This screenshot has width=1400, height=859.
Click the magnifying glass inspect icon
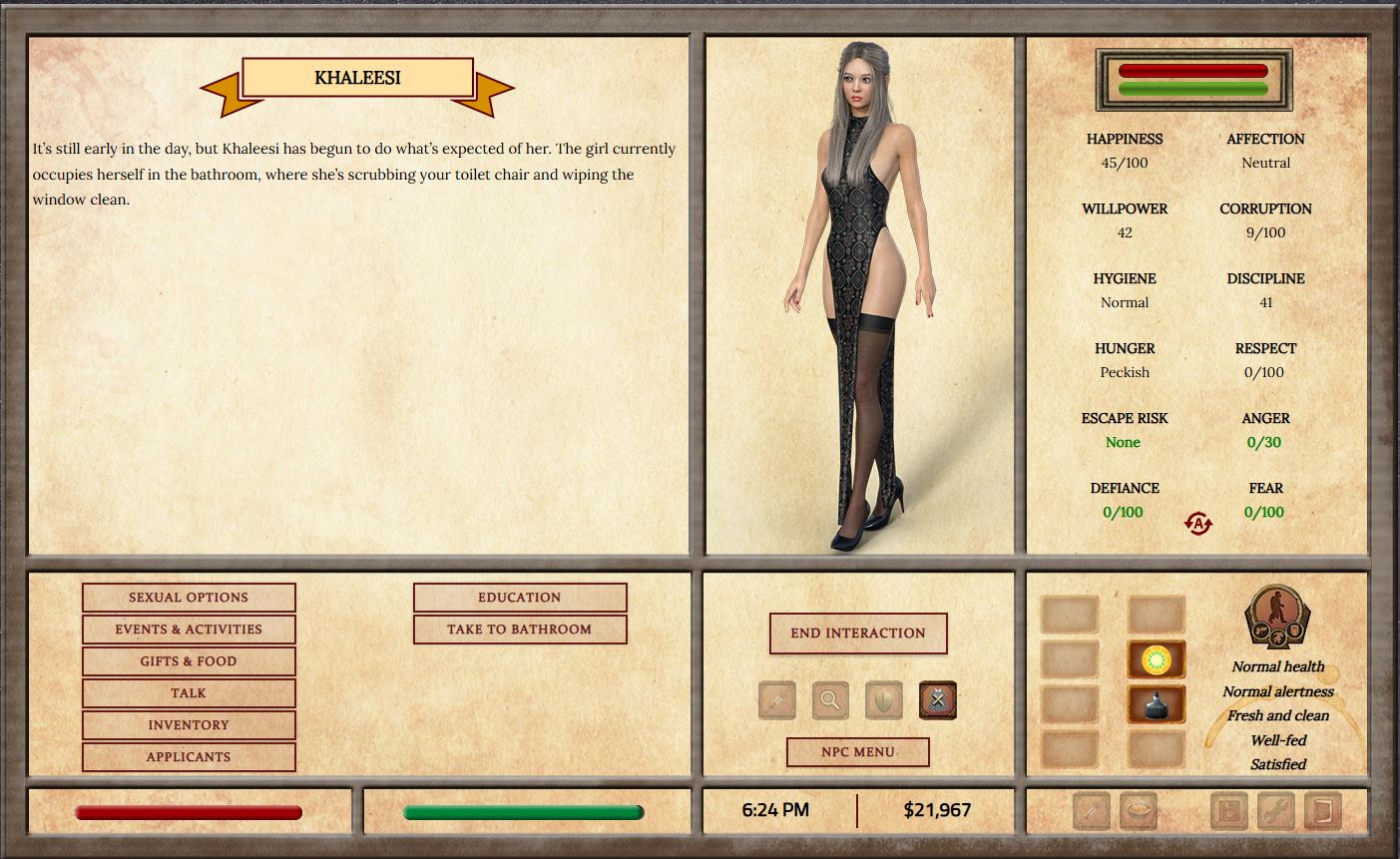[830, 700]
